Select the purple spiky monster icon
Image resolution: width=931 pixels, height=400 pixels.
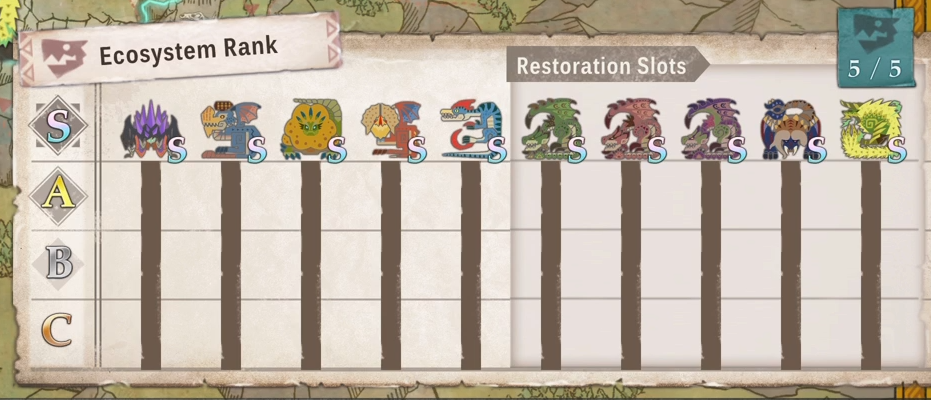pos(150,130)
